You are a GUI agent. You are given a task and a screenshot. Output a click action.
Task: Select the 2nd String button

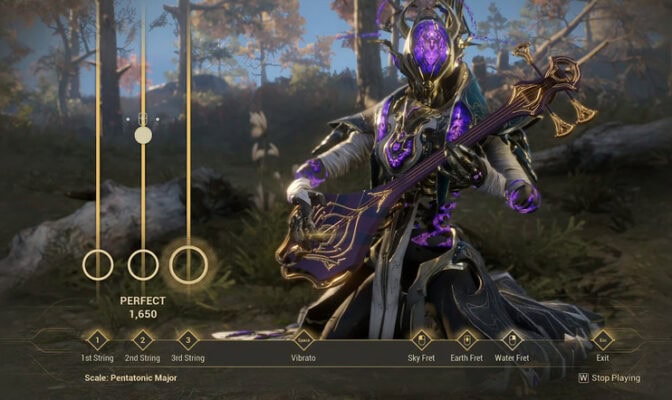[x=143, y=340]
